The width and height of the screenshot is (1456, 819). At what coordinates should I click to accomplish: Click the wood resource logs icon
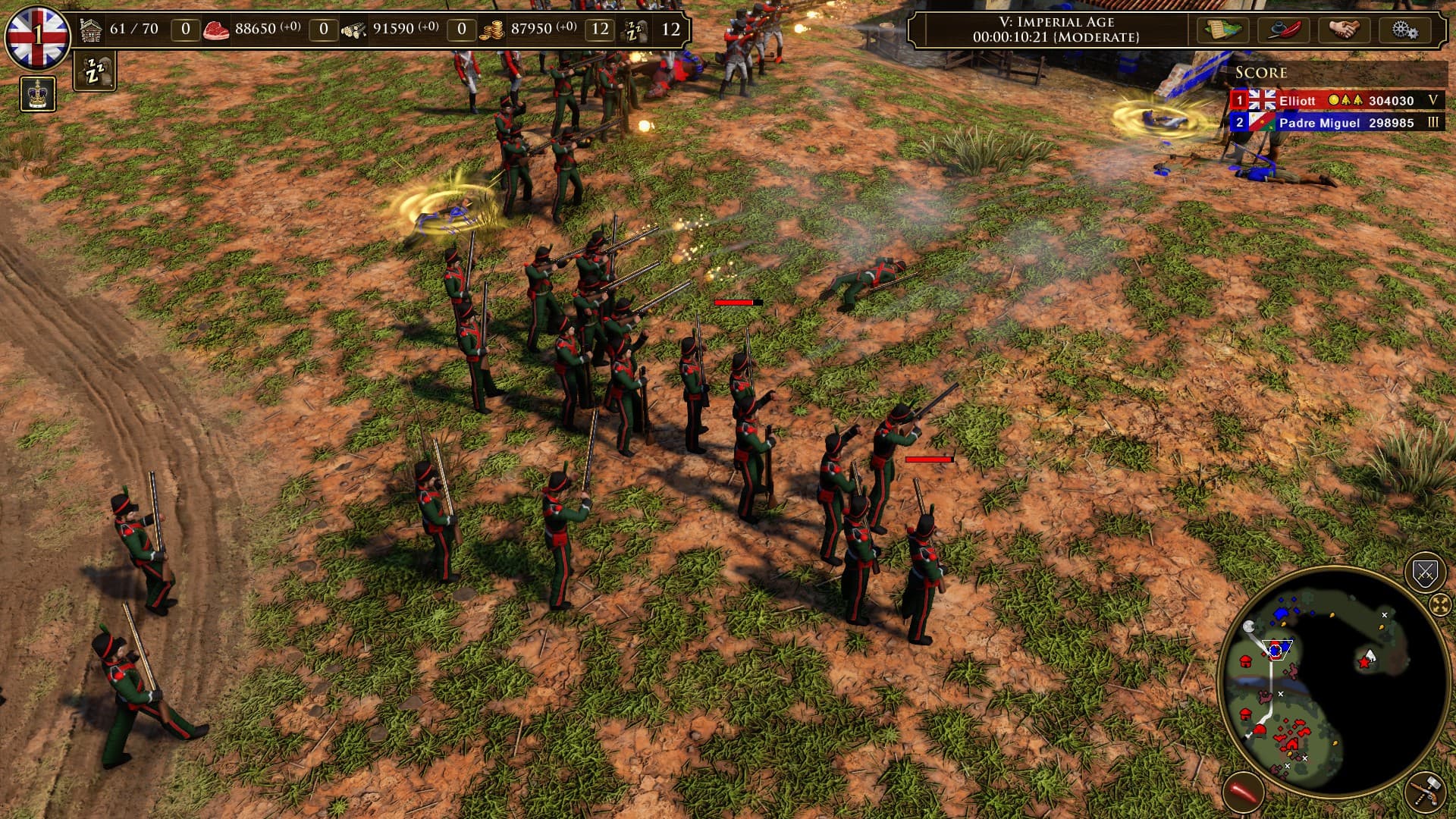[353, 30]
